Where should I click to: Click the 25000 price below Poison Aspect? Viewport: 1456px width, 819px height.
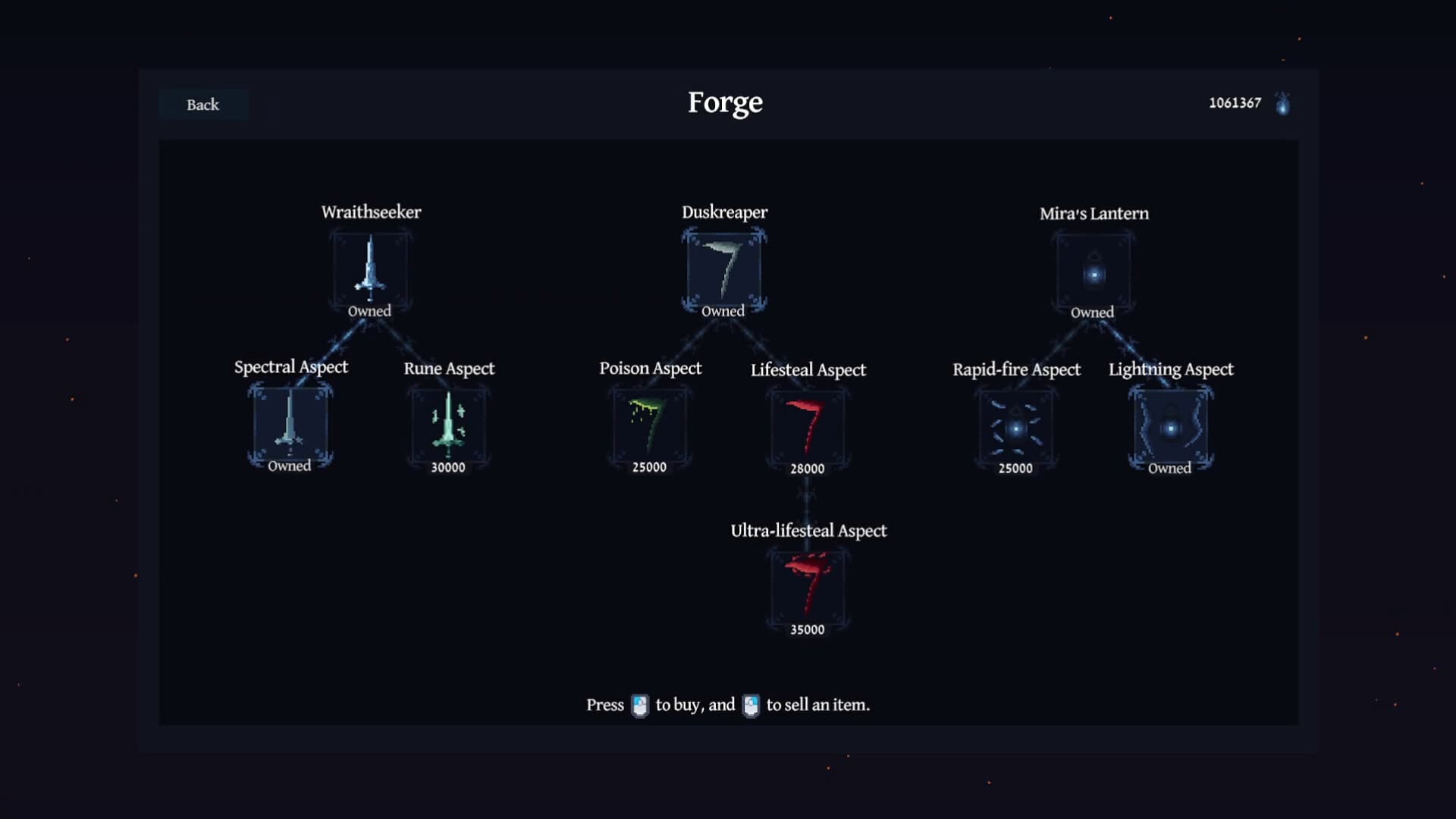[649, 467]
